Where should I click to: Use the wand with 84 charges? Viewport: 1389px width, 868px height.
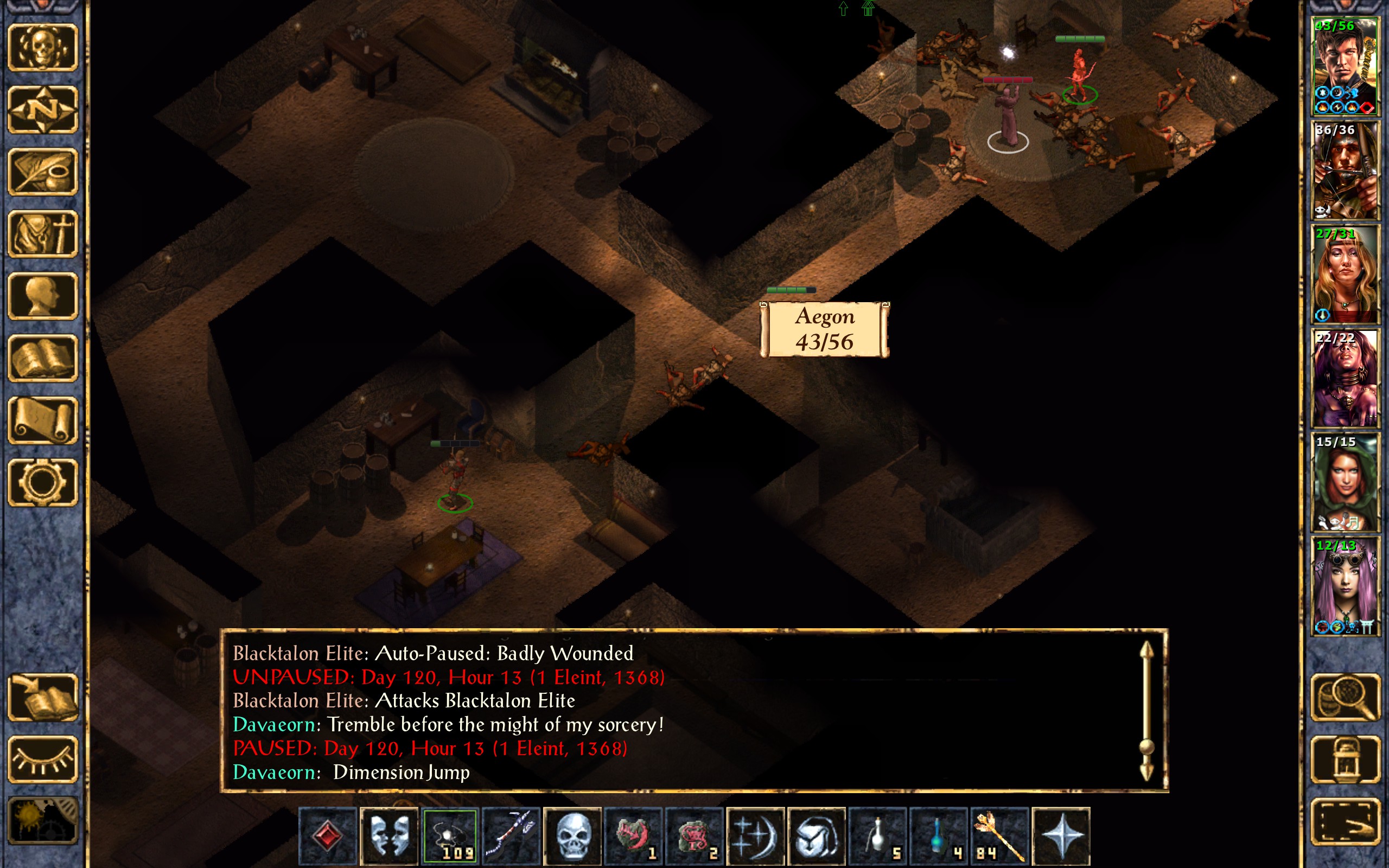tap(999, 835)
